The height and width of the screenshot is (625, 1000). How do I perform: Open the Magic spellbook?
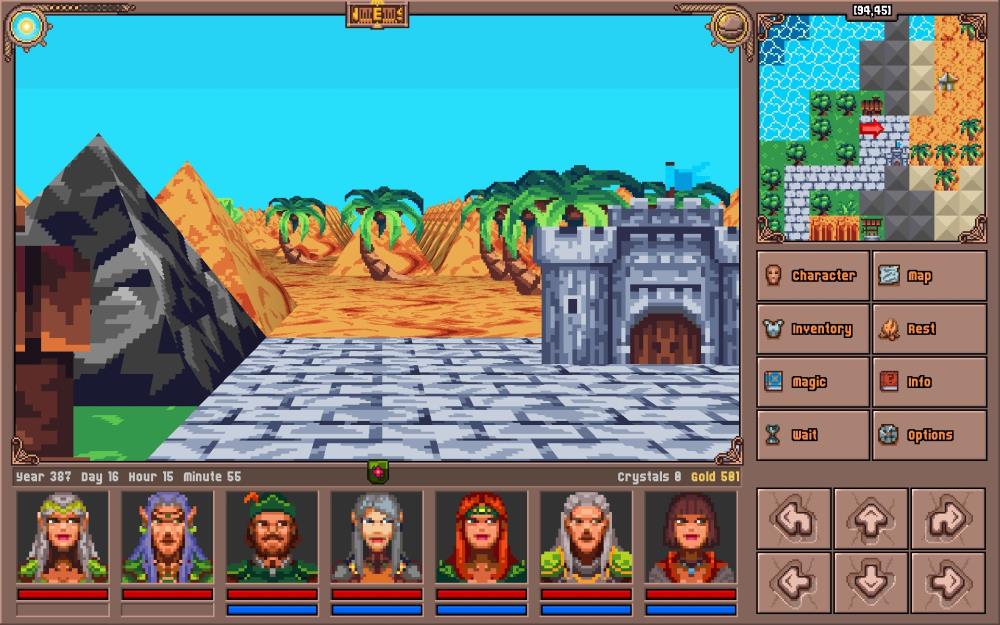[x=812, y=382]
